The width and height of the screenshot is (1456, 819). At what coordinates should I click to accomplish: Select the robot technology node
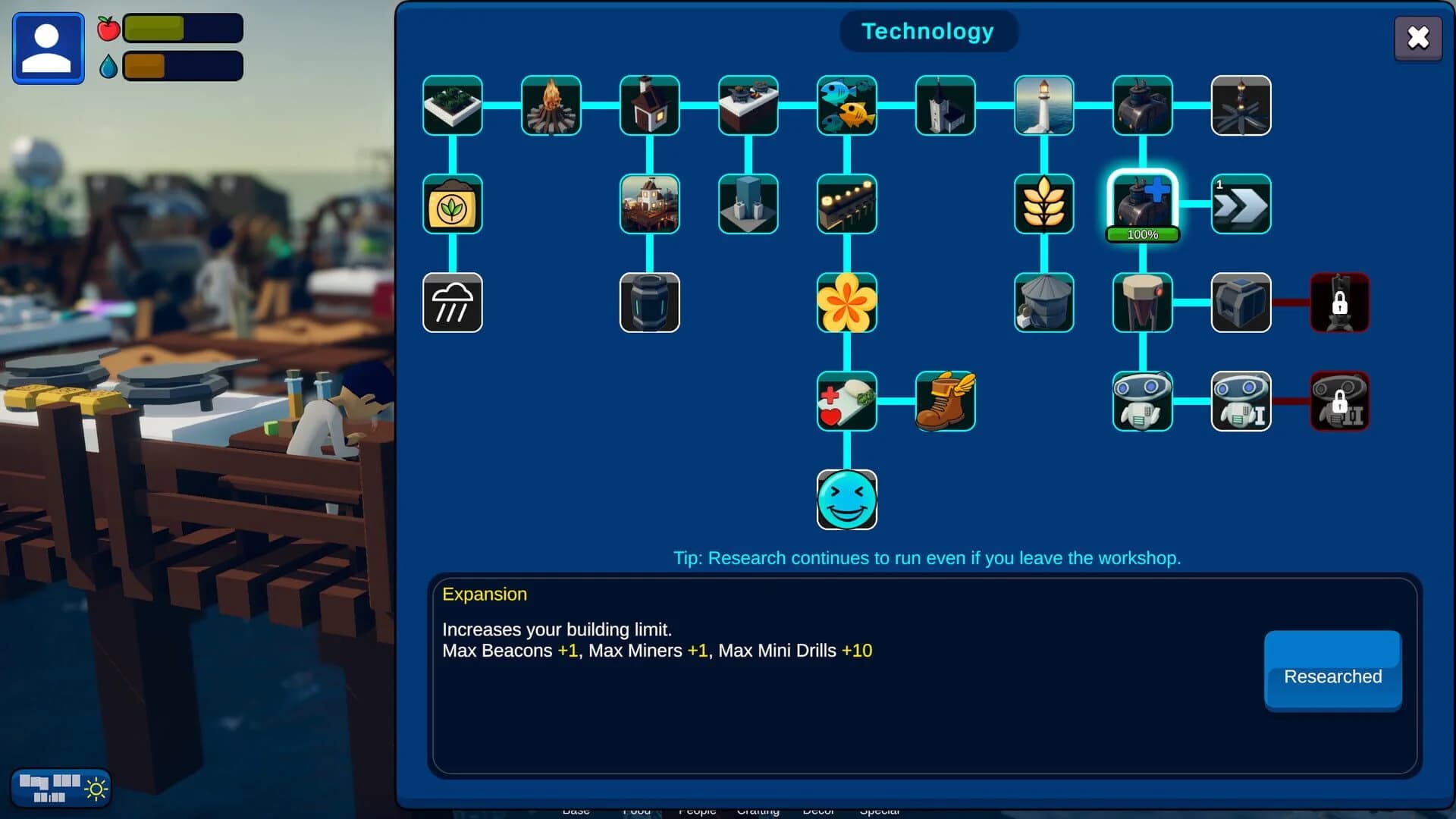pos(1143,402)
